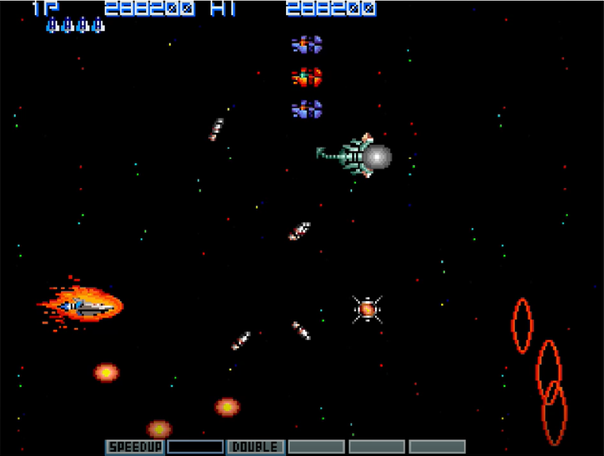Choose the DOUBLE power meter slot

coord(256,446)
